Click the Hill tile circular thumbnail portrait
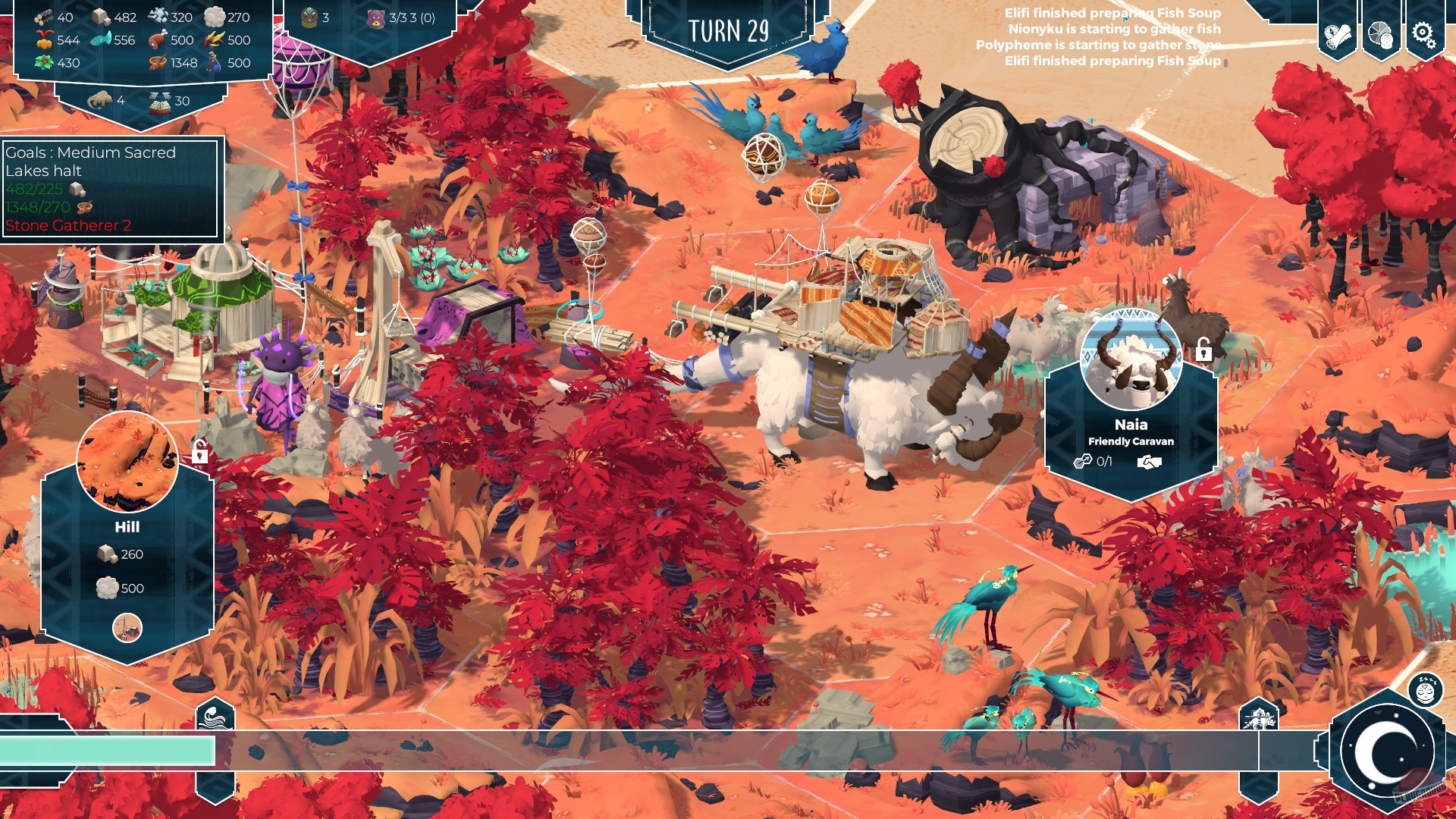 127,460
